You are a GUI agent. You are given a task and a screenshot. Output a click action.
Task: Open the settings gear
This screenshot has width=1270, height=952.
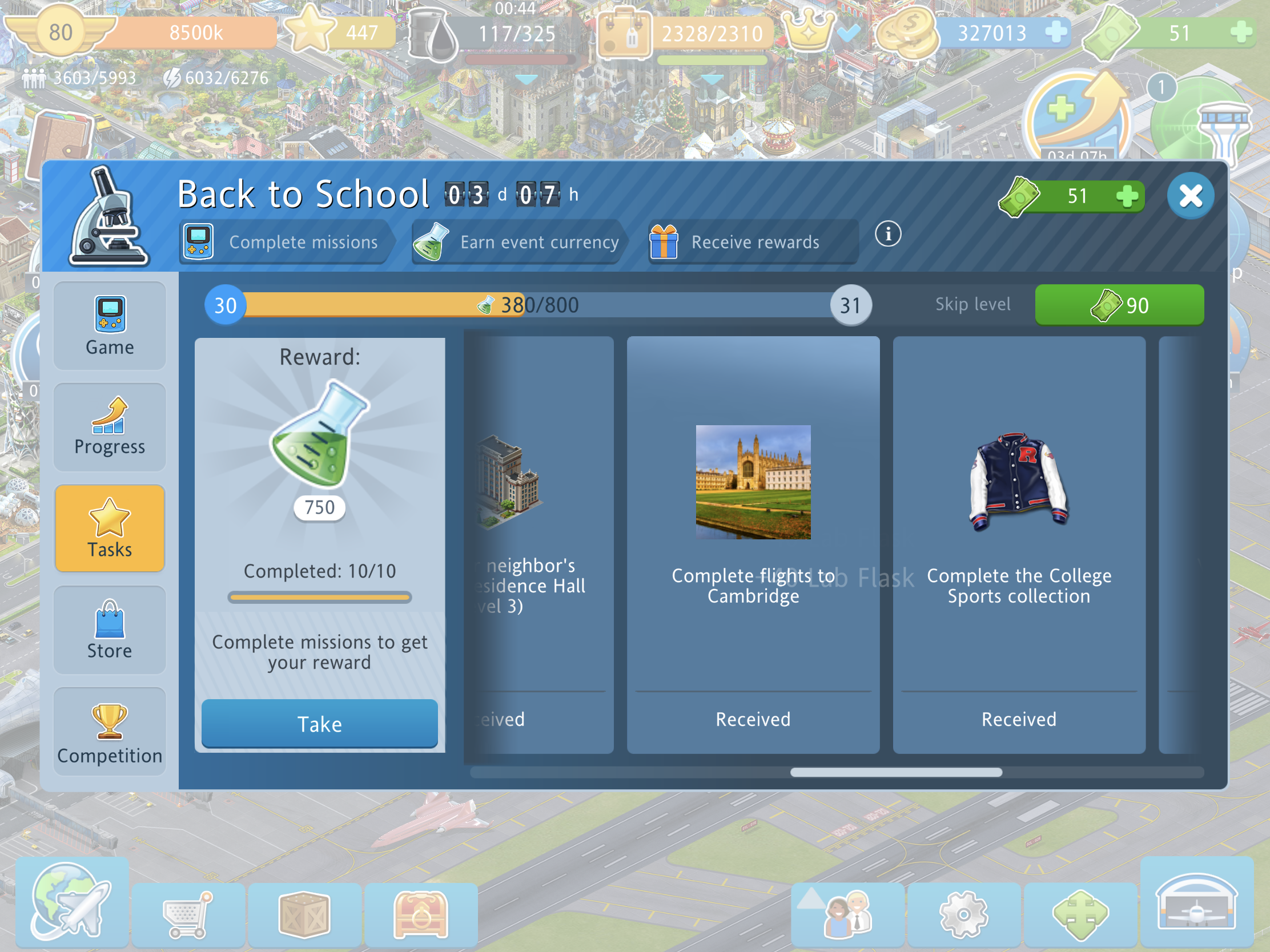(x=963, y=914)
